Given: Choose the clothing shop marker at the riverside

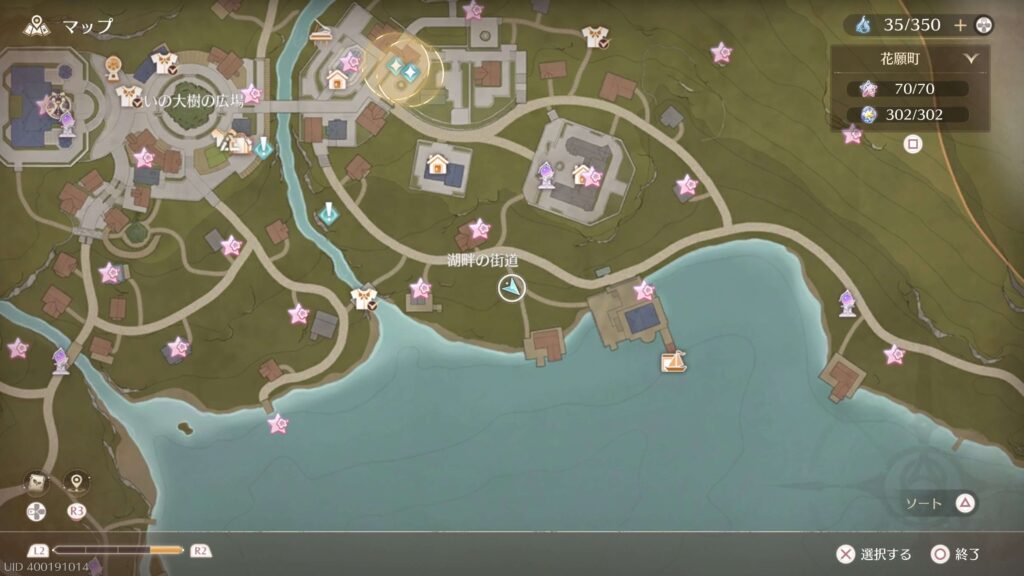Looking at the screenshot, I should pos(363,298).
